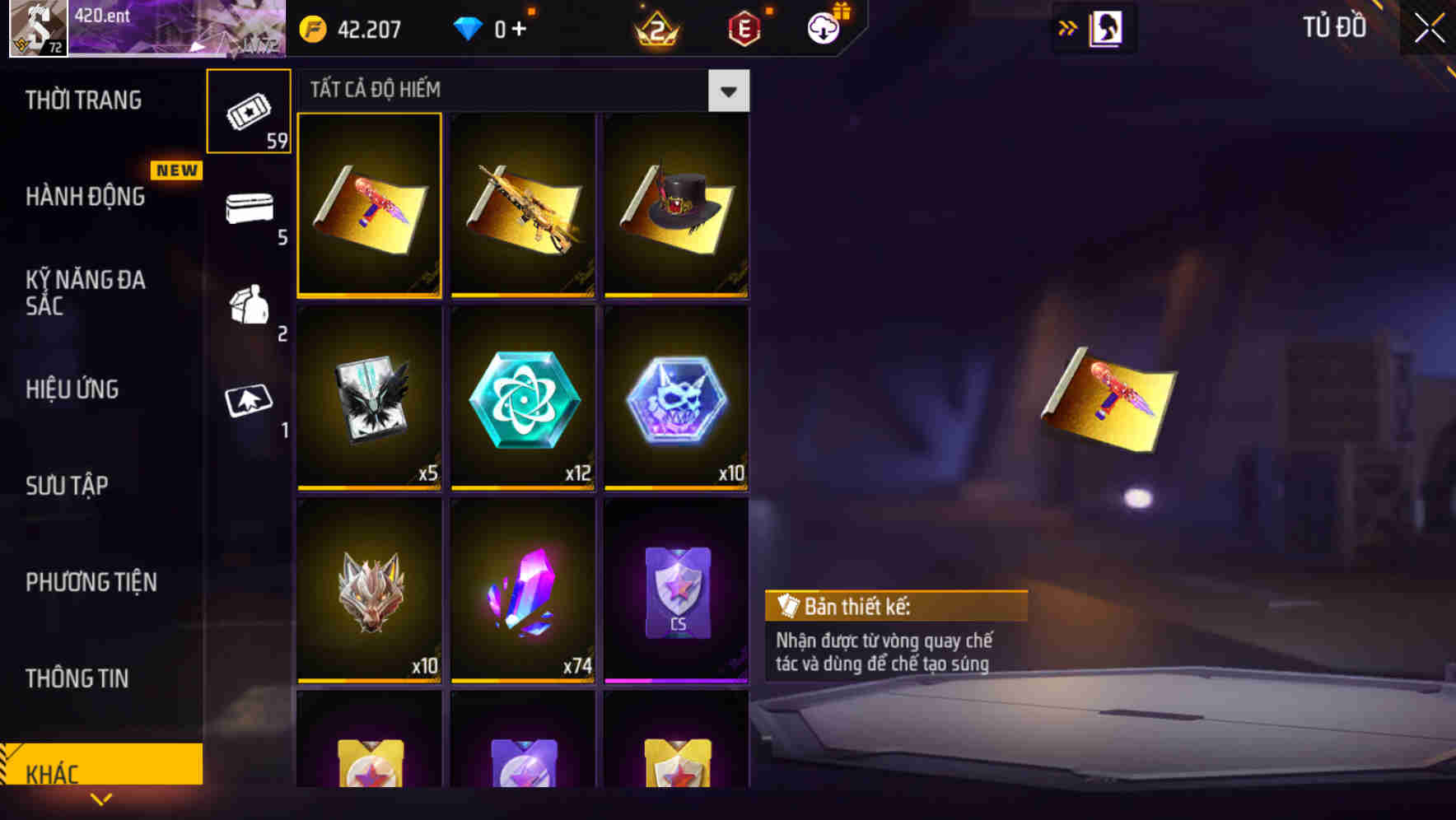Click the red E event badge icon

pyautogui.click(x=742, y=27)
